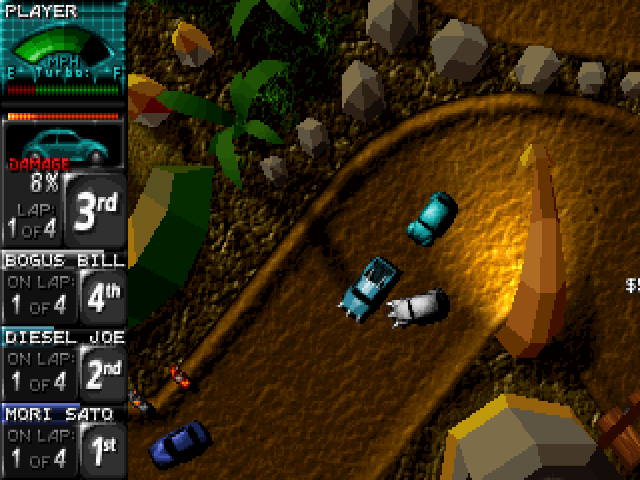Select the Bogus Bill racer panel

coord(64,287)
